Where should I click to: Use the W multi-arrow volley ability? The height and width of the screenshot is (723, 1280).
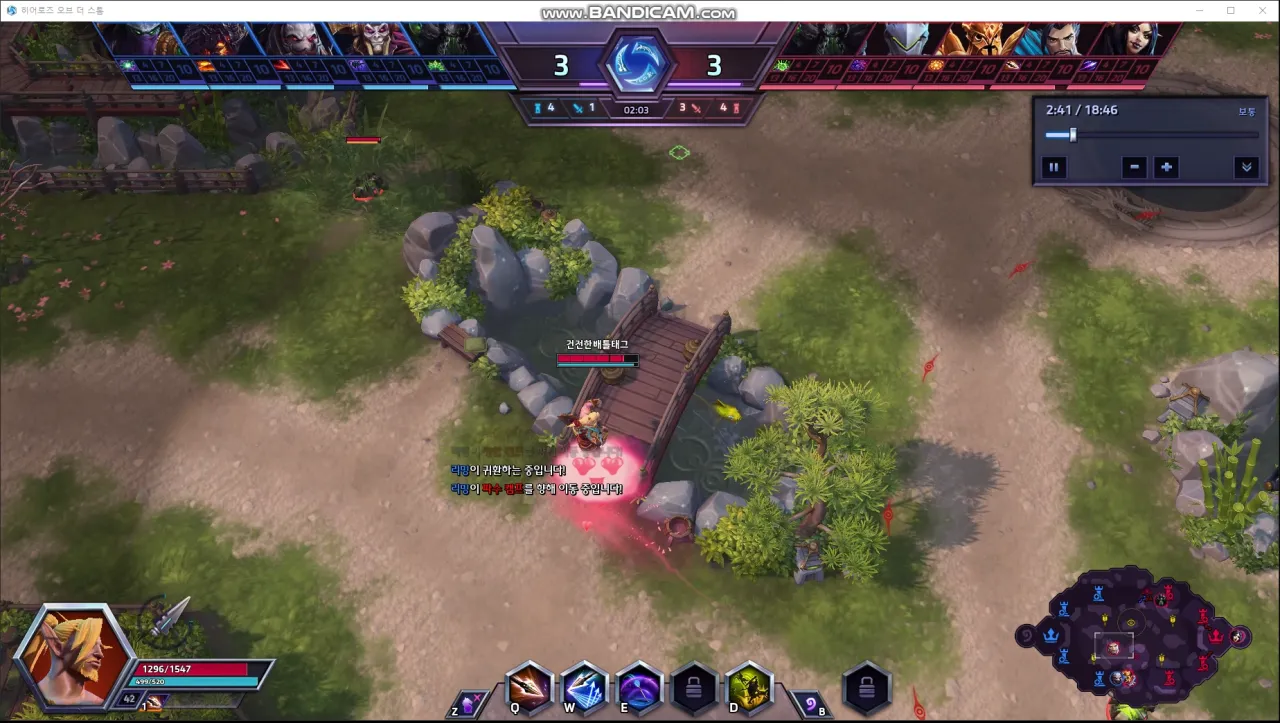pos(585,688)
